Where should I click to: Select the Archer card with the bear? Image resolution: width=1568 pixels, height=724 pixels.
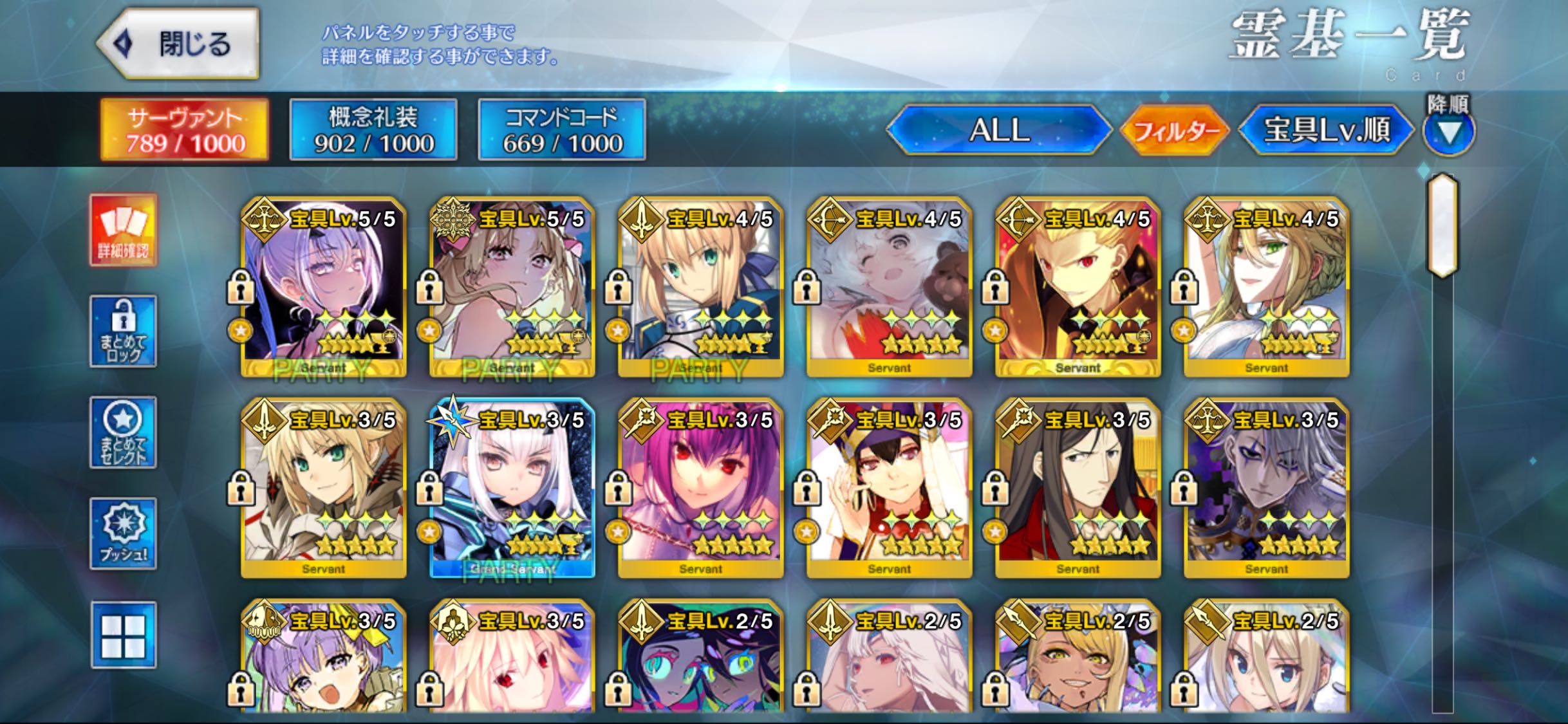[x=889, y=288]
